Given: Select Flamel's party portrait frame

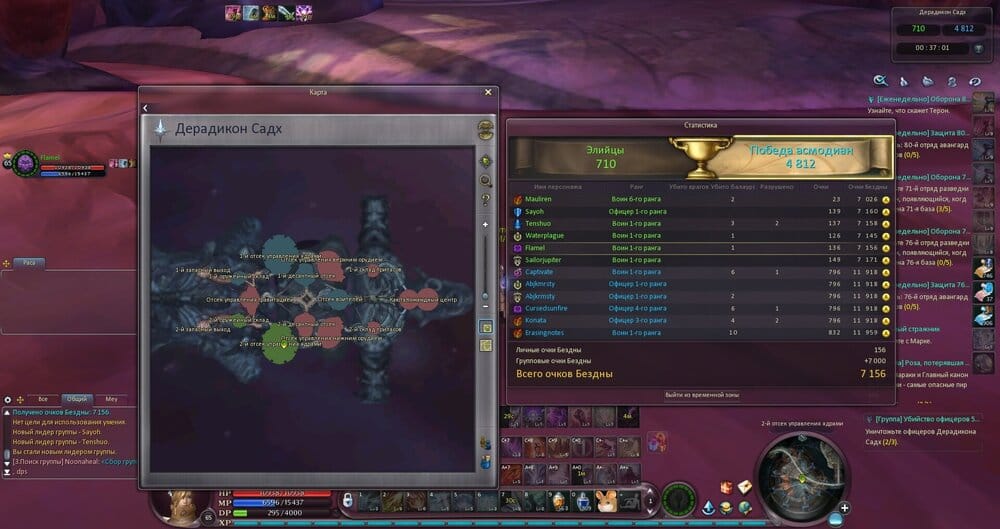Looking at the screenshot, I should point(22,163).
